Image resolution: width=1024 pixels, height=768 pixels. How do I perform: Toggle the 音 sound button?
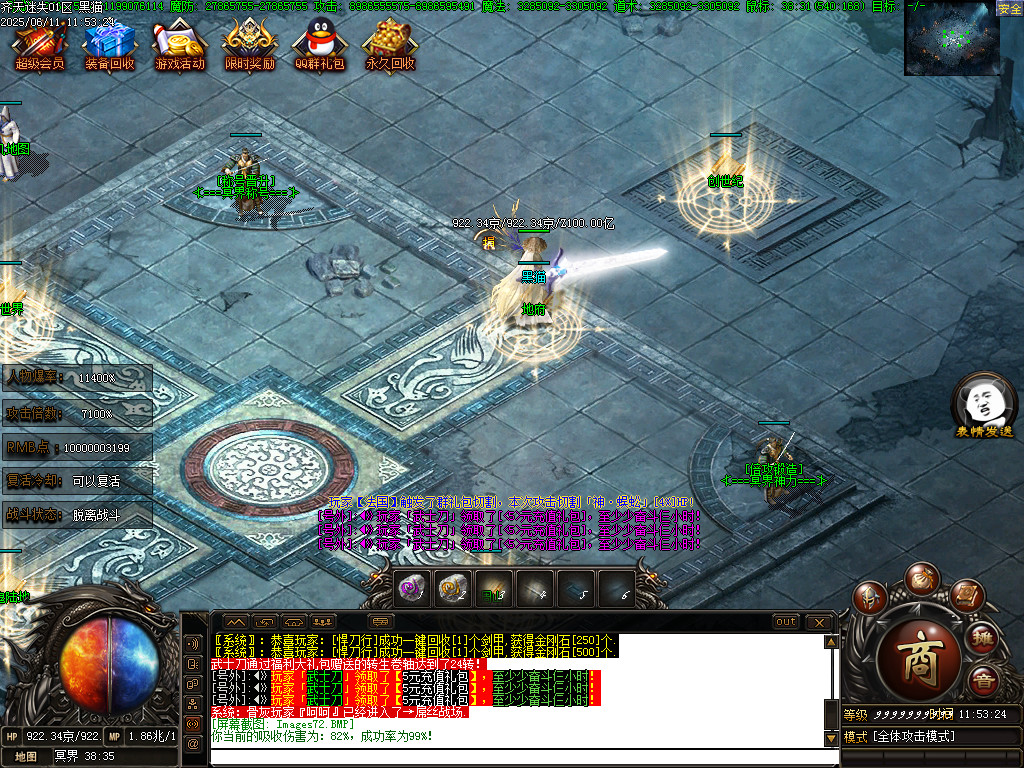[984, 680]
